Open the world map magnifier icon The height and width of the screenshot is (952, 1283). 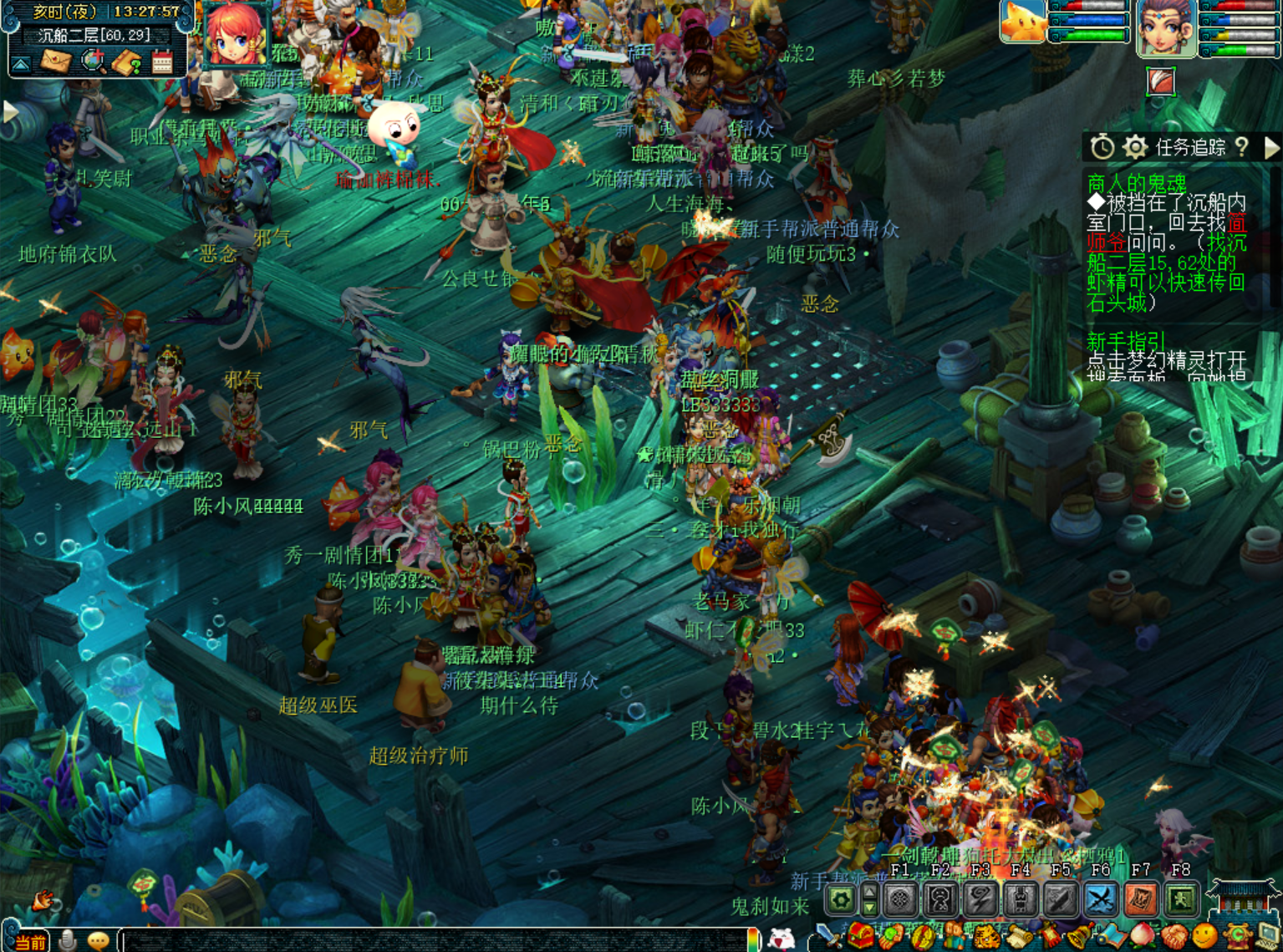93,62
